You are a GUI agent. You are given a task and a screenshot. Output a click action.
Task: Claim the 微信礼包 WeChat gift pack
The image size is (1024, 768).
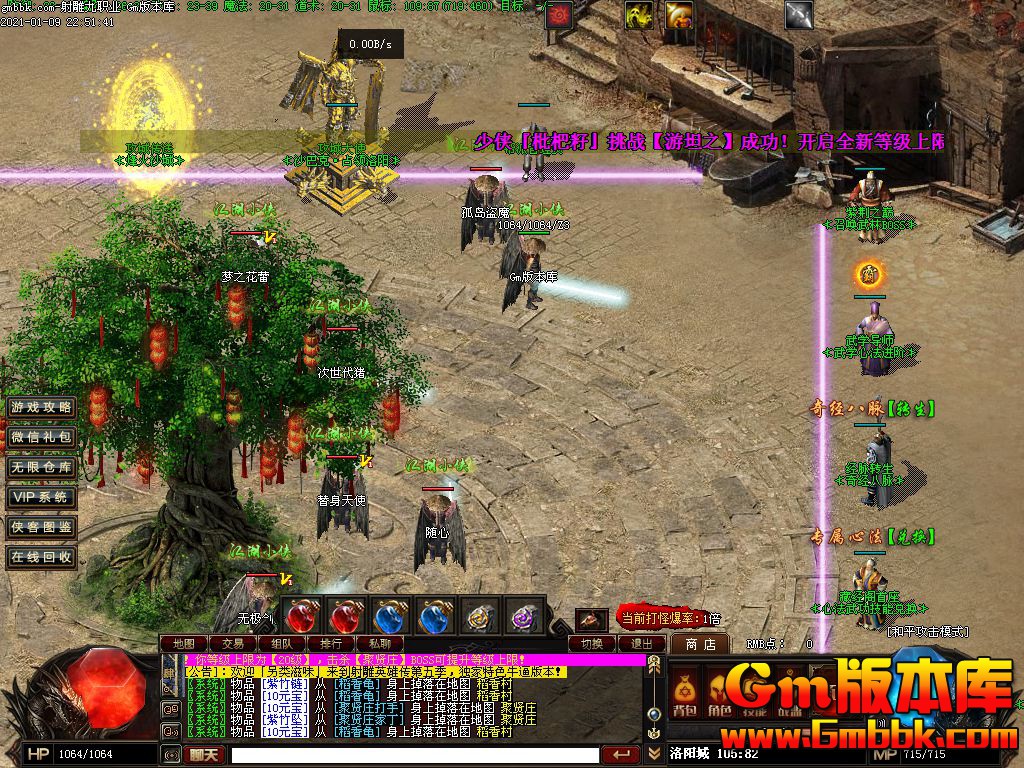41,437
